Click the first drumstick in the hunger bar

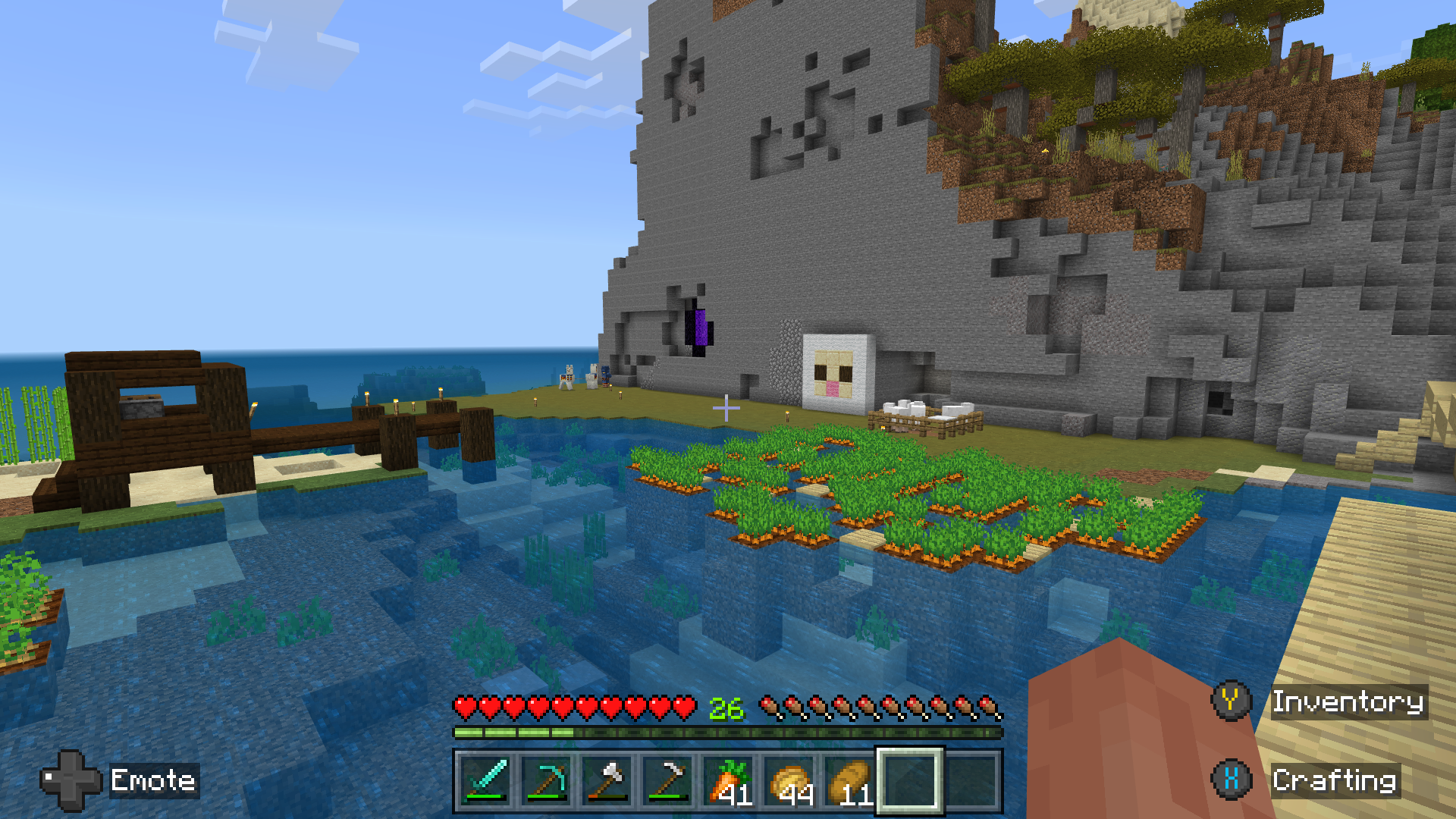click(x=770, y=705)
